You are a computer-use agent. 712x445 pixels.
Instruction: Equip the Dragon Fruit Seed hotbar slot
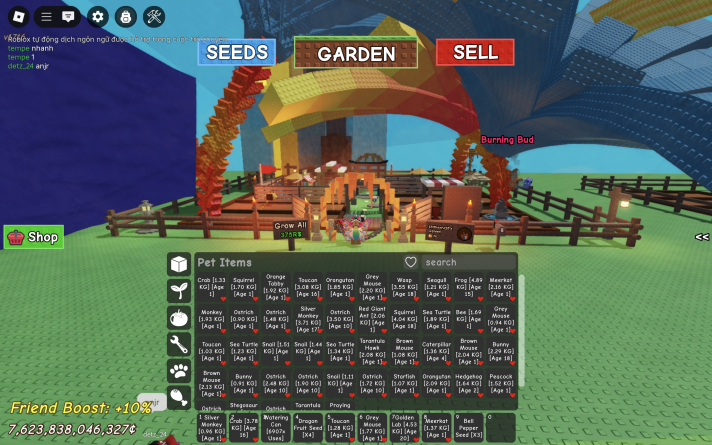pyautogui.click(x=308, y=427)
